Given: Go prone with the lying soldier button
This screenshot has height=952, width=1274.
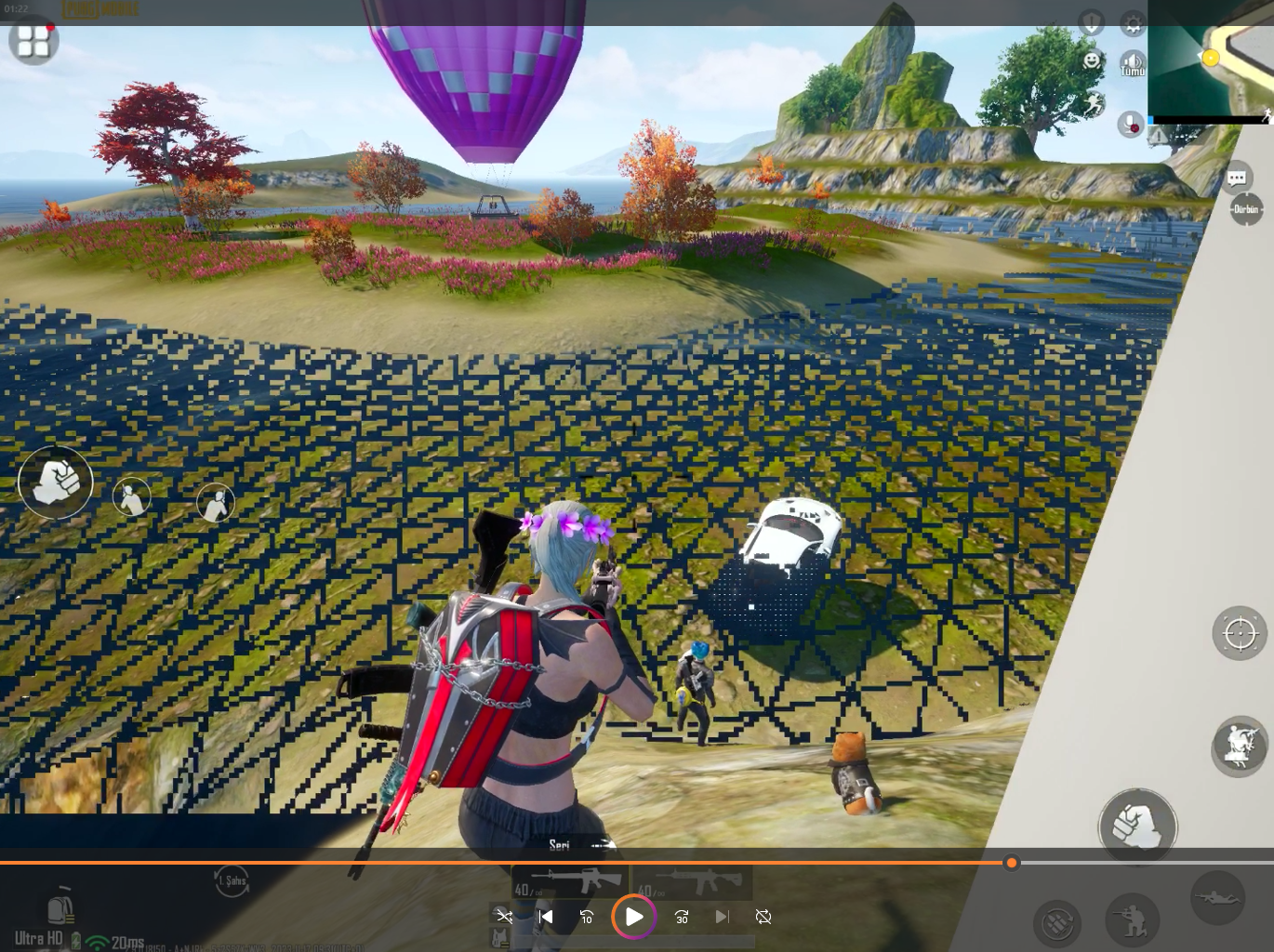Looking at the screenshot, I should [1218, 897].
